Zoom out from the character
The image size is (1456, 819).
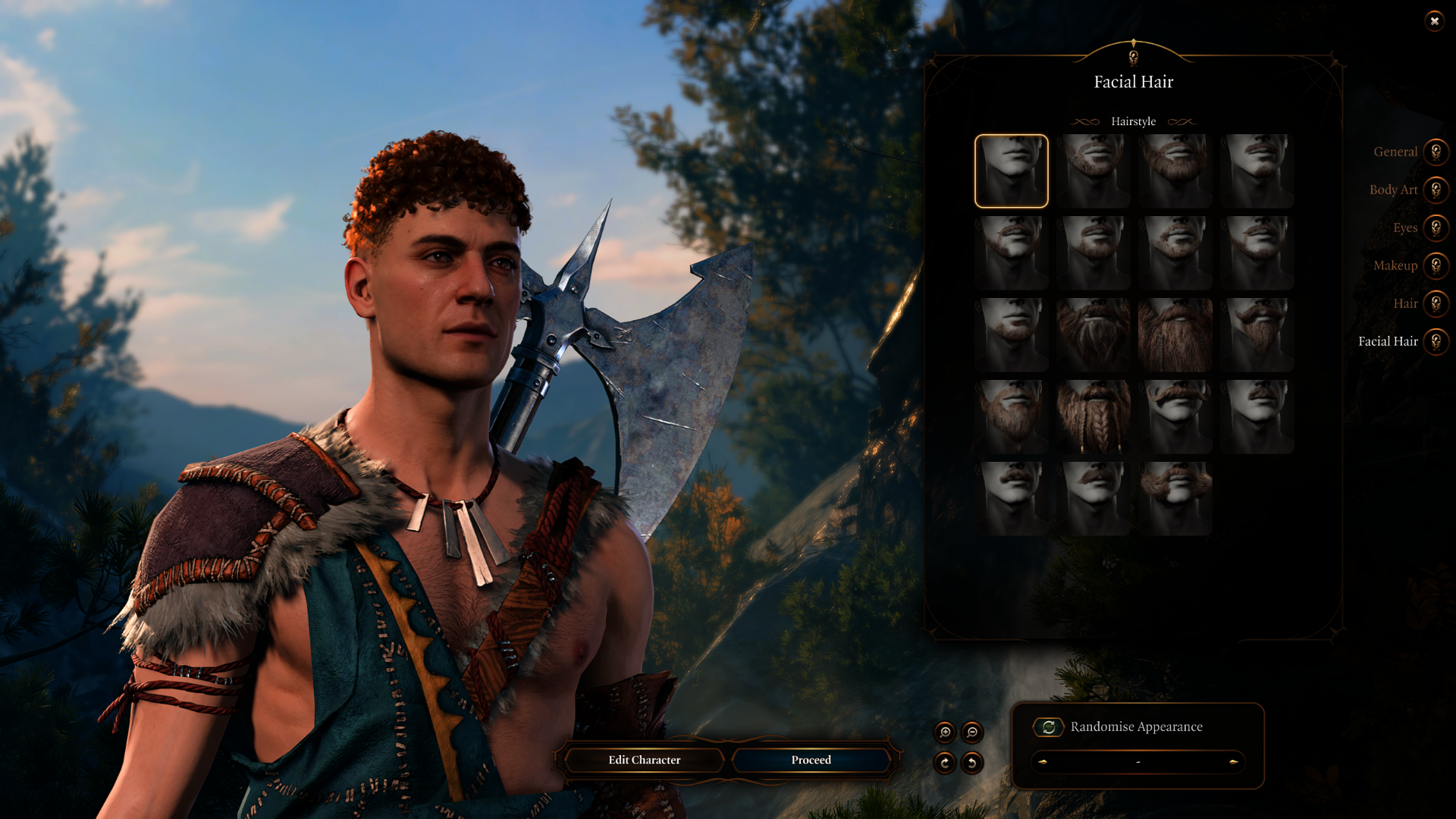pyautogui.click(x=972, y=732)
